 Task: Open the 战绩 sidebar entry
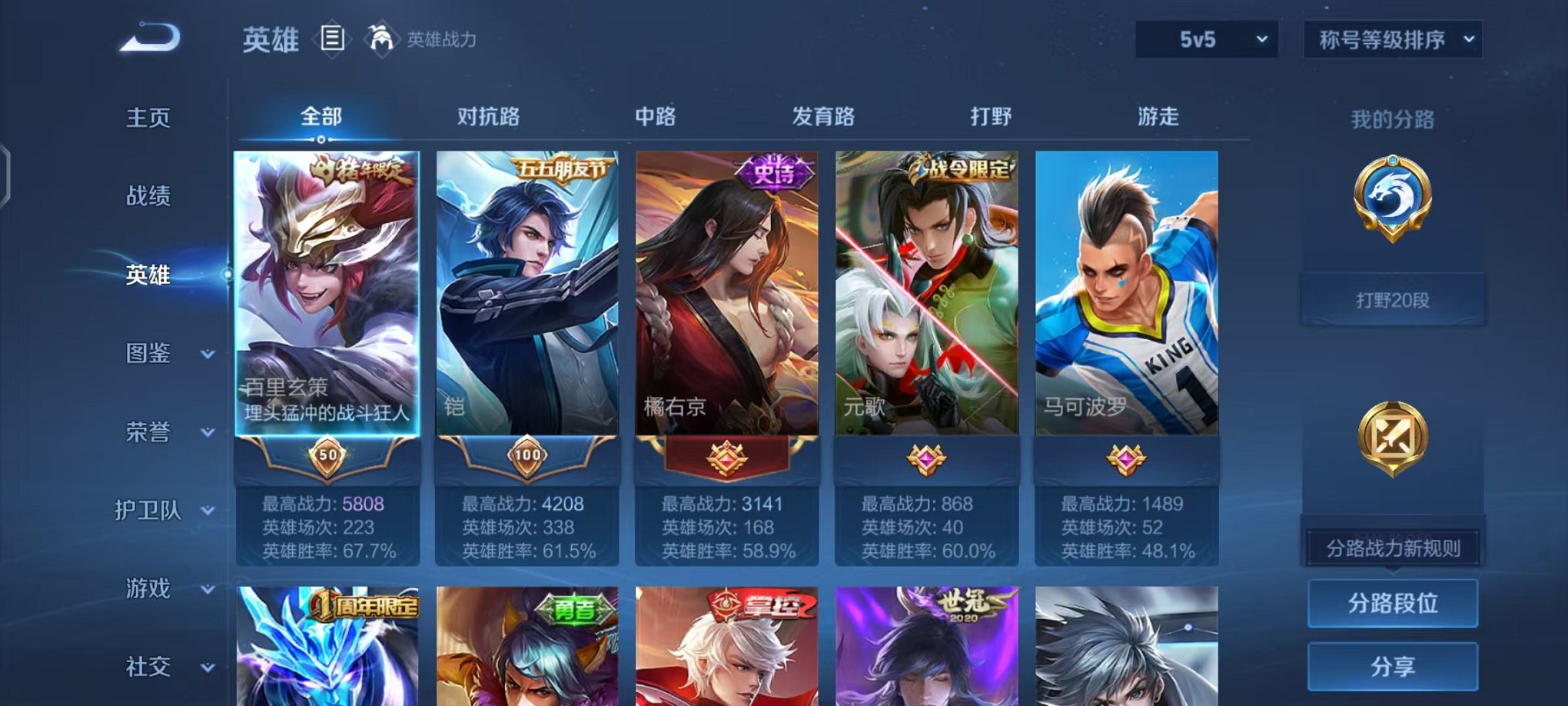coord(148,196)
